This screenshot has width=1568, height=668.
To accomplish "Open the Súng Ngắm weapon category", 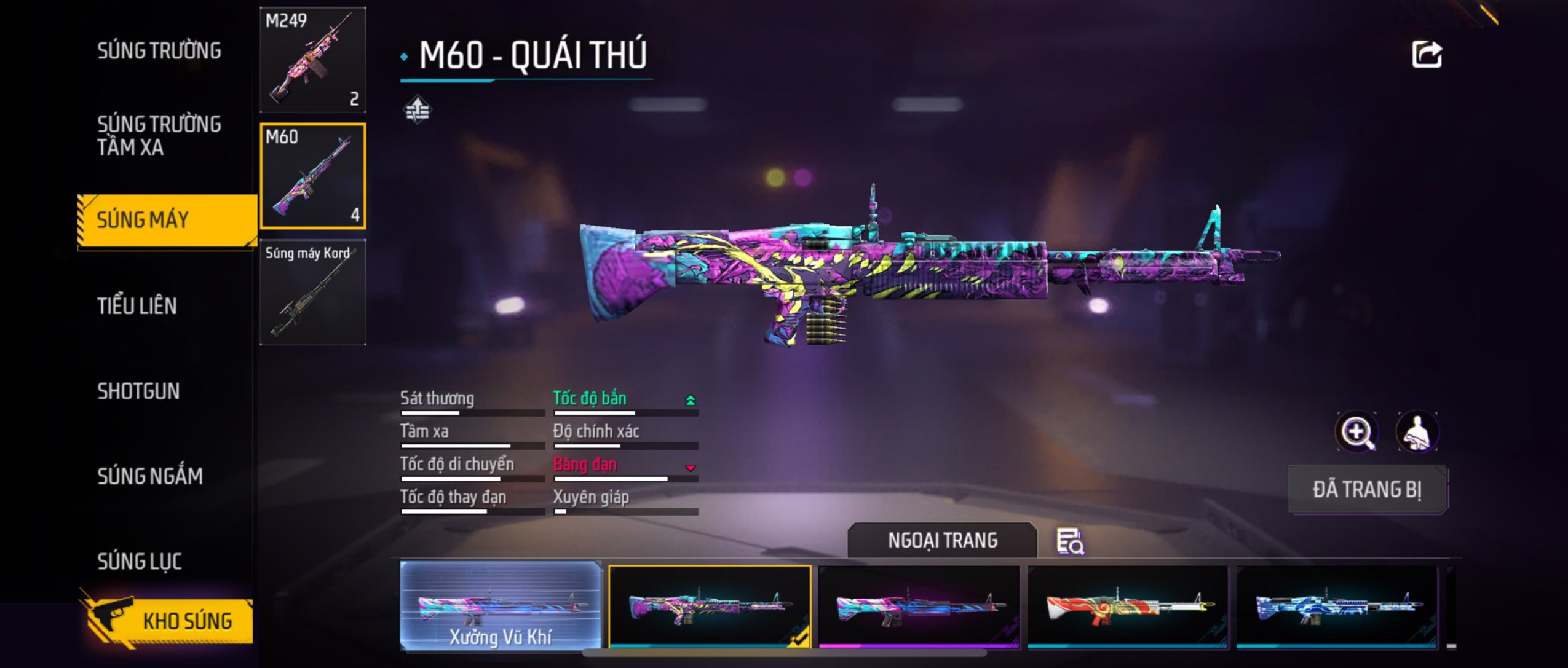I will click(149, 476).
